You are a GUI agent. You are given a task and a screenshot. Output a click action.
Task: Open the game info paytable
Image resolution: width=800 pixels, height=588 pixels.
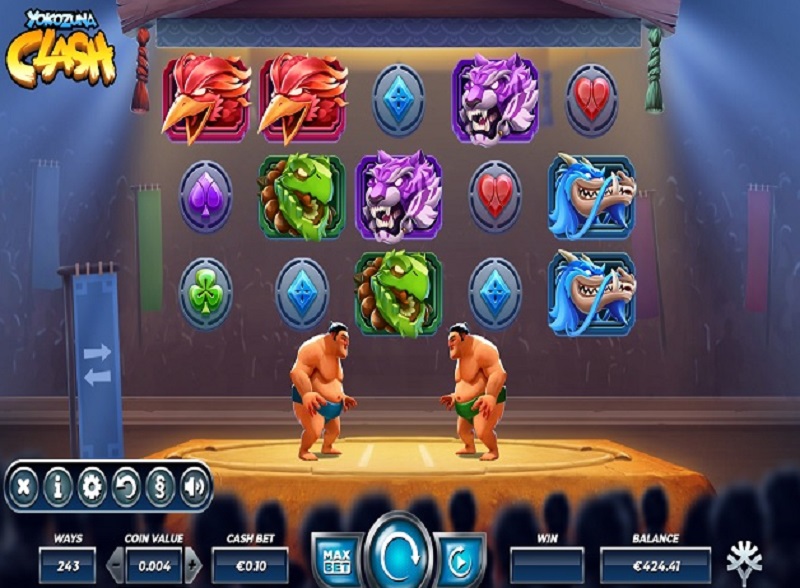[x=59, y=487]
